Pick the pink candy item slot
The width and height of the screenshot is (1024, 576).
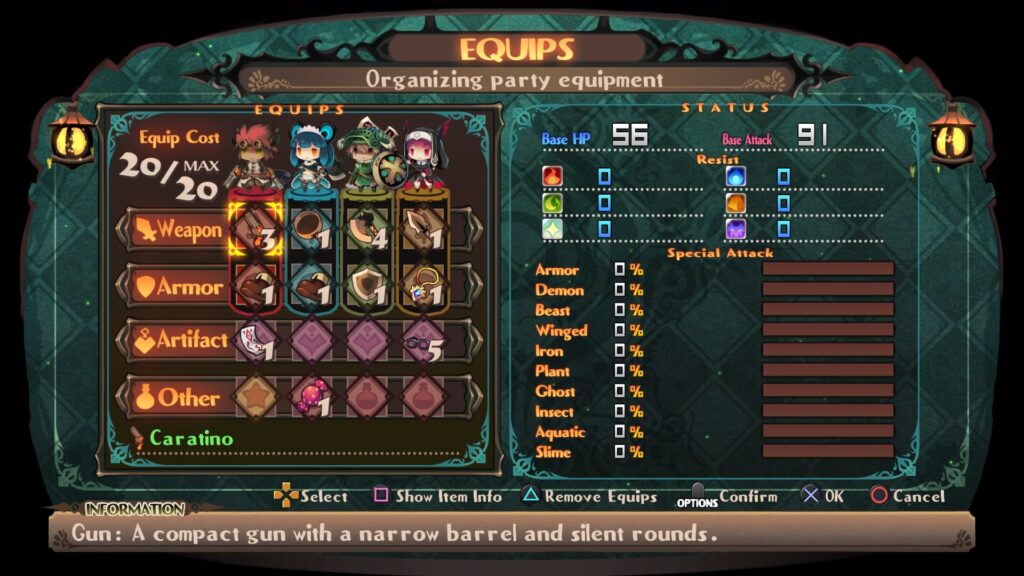(x=310, y=397)
